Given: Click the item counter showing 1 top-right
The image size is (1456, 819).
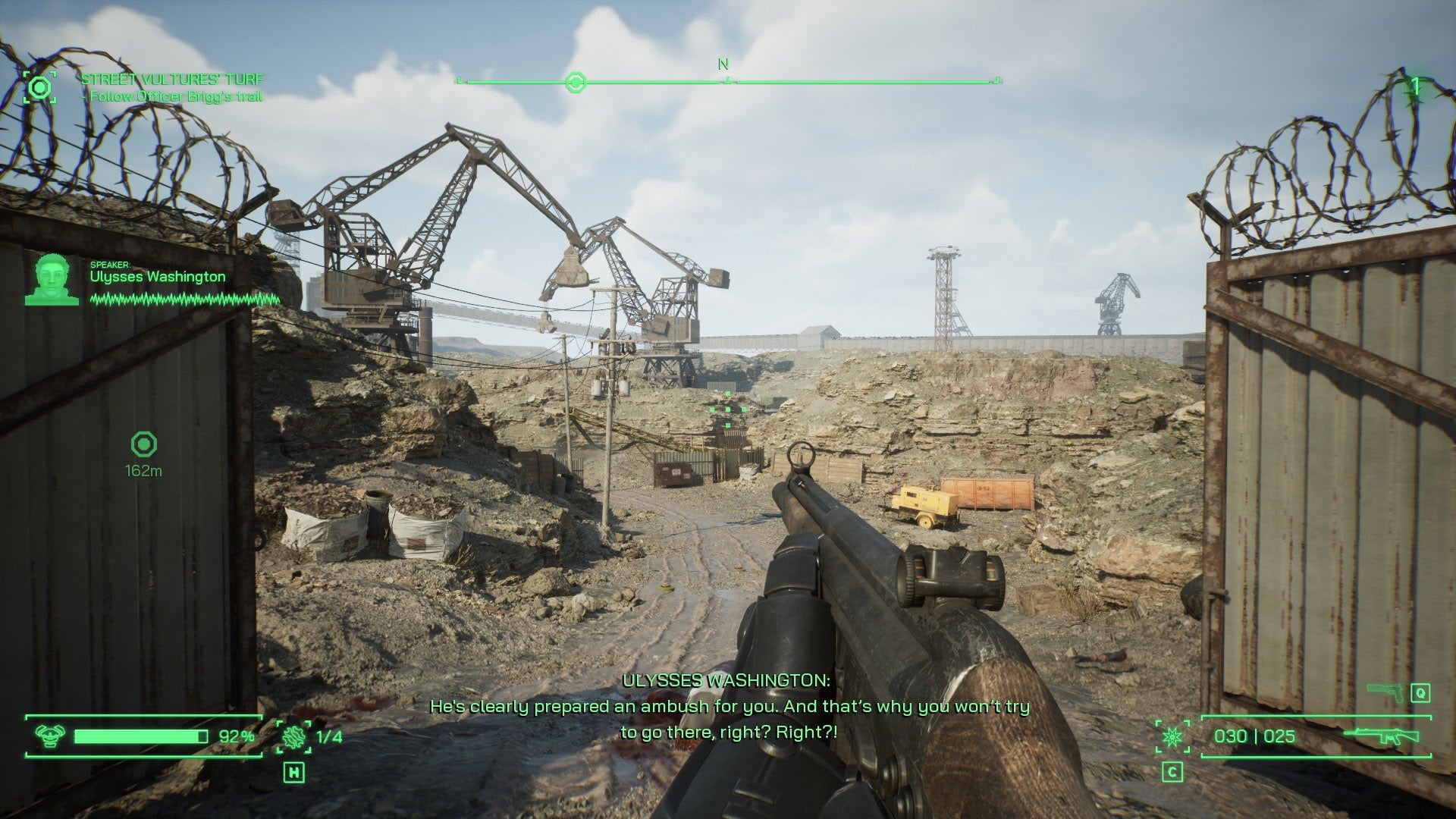Looking at the screenshot, I should [x=1415, y=86].
